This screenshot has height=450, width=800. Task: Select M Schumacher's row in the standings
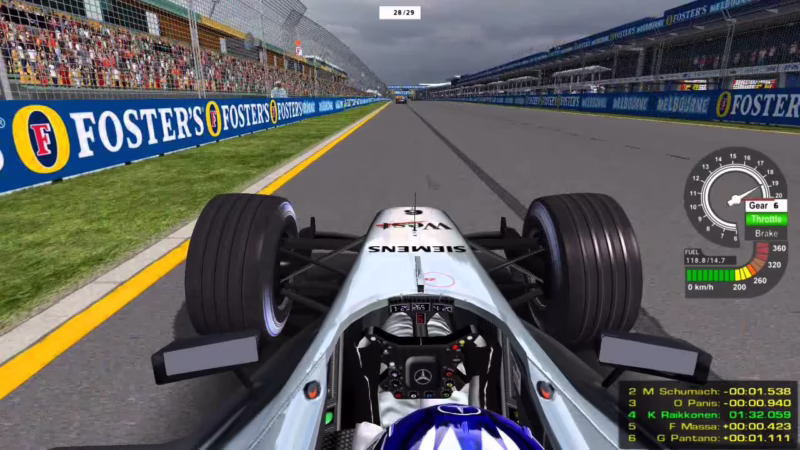(x=709, y=391)
